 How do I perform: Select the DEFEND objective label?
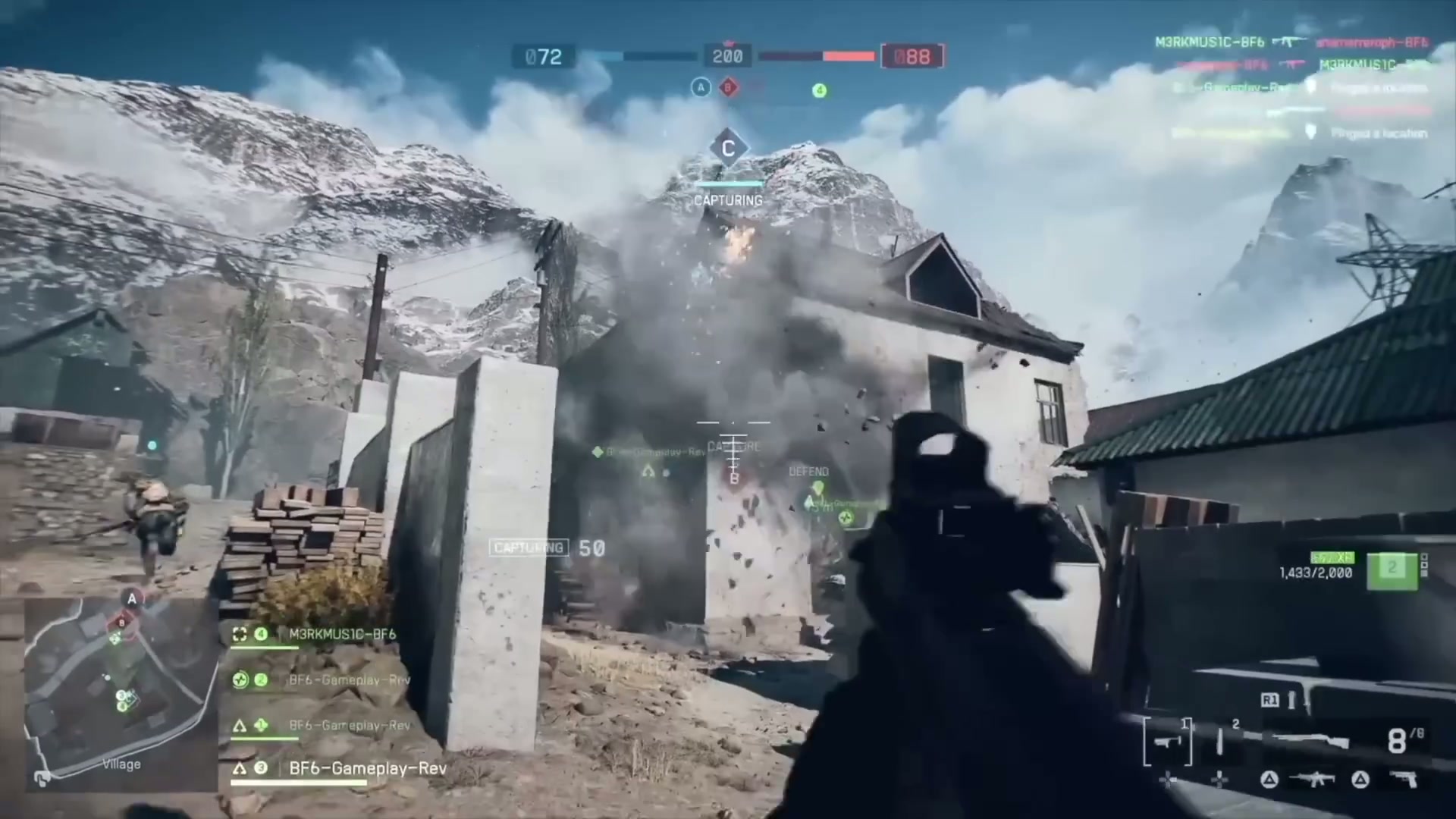pos(808,471)
